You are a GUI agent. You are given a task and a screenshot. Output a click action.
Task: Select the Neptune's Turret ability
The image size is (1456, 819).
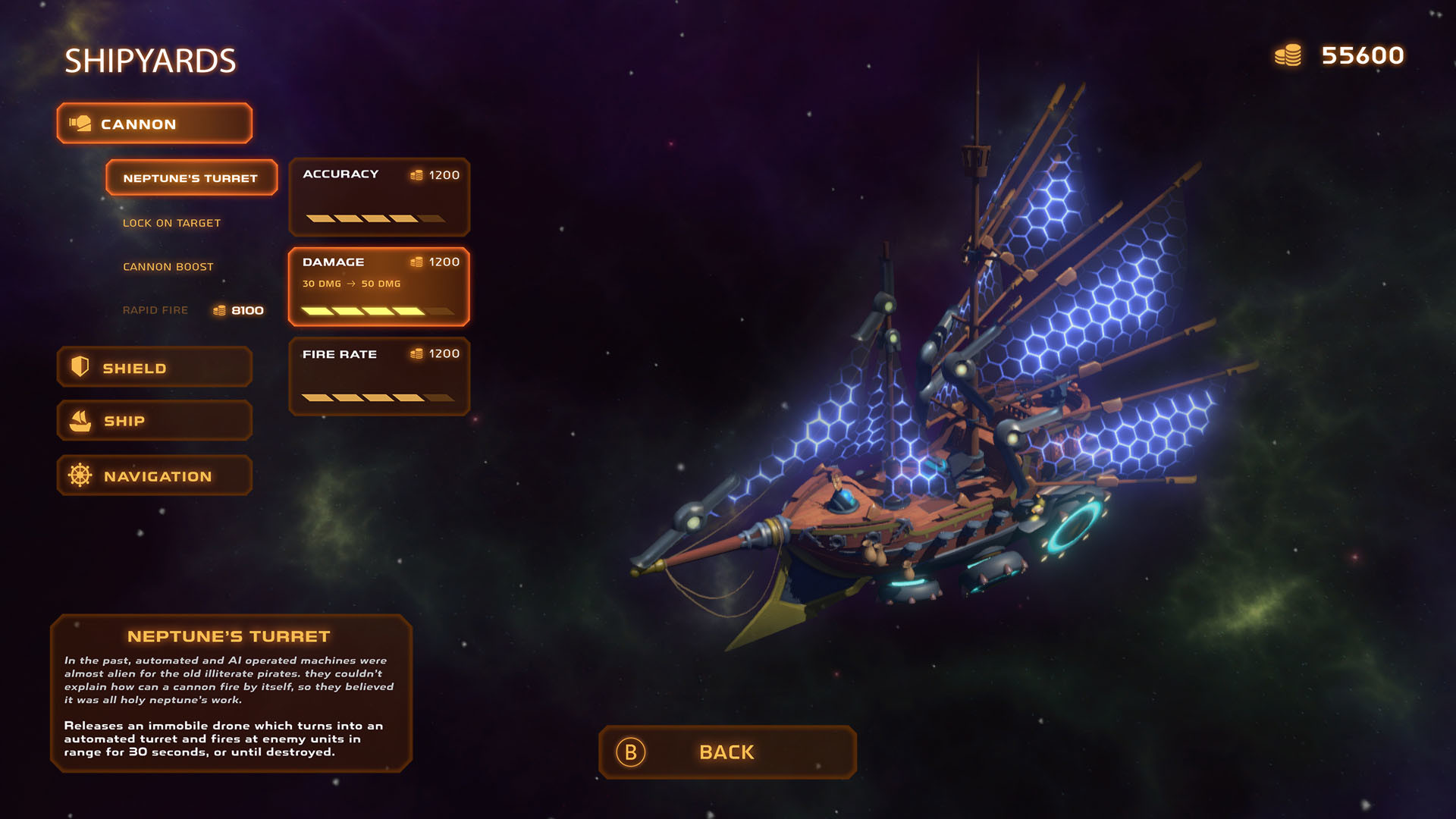[190, 177]
